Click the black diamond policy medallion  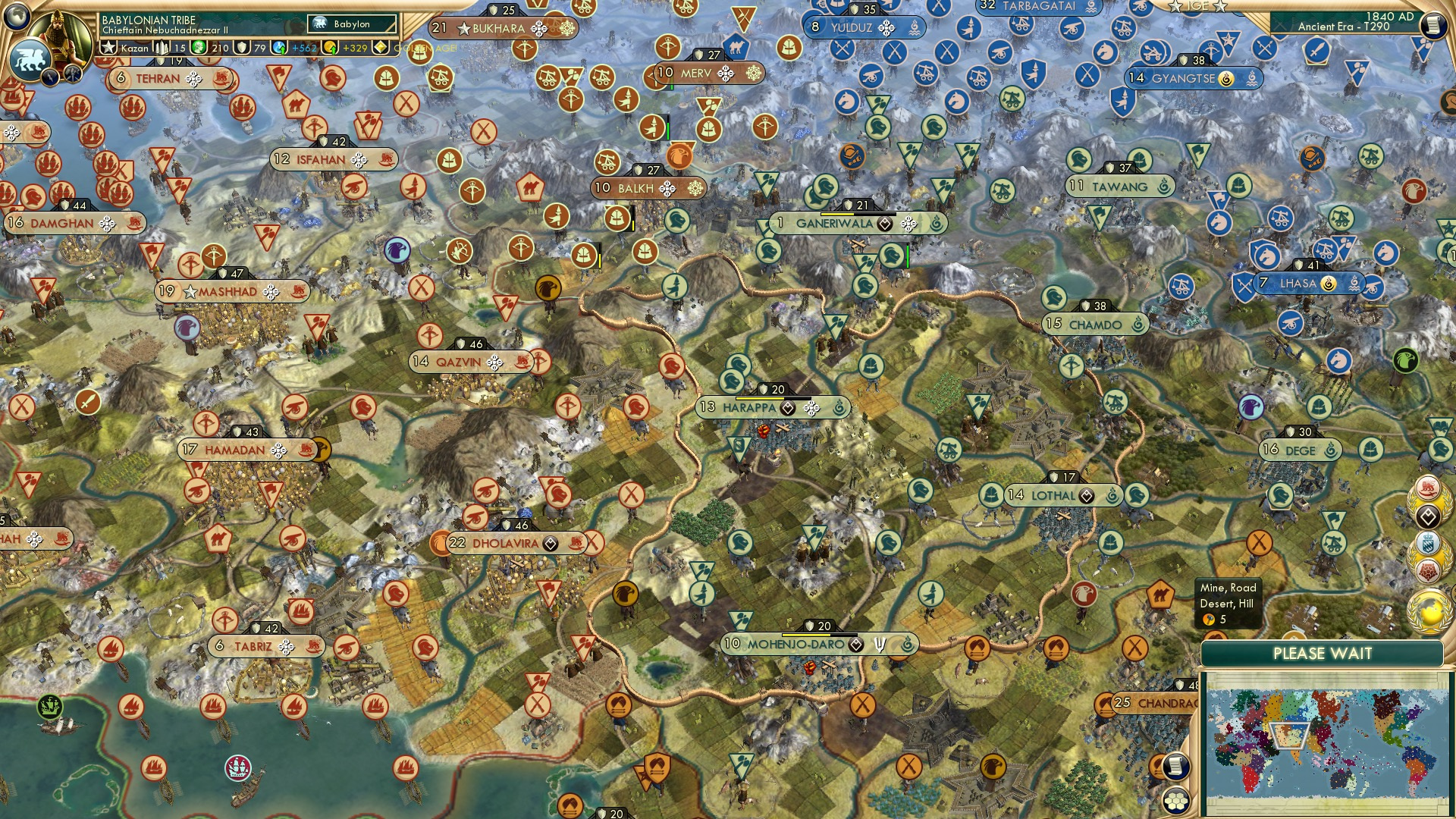[x=1427, y=517]
